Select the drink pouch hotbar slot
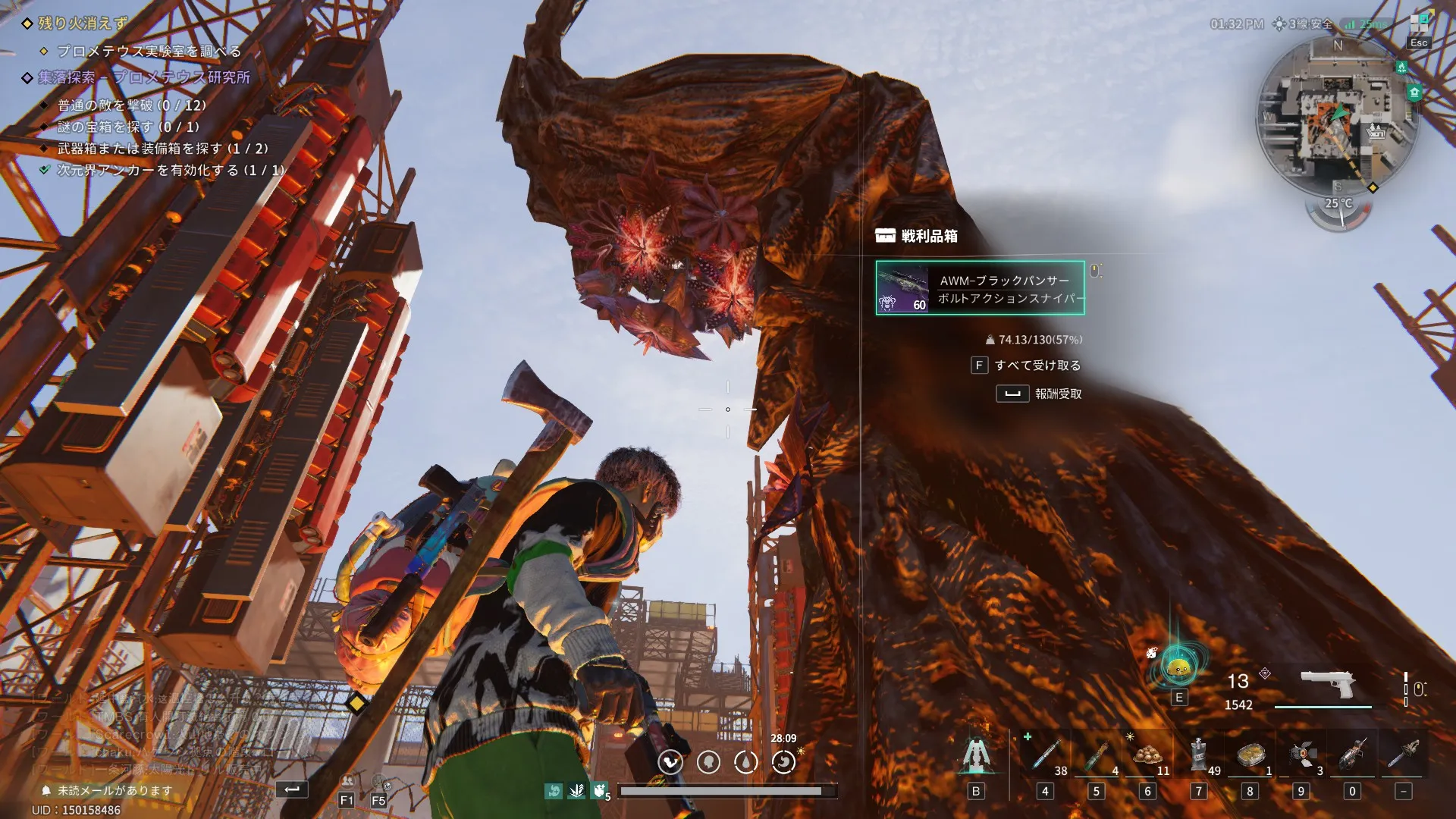The image size is (1456, 819). click(x=1198, y=755)
